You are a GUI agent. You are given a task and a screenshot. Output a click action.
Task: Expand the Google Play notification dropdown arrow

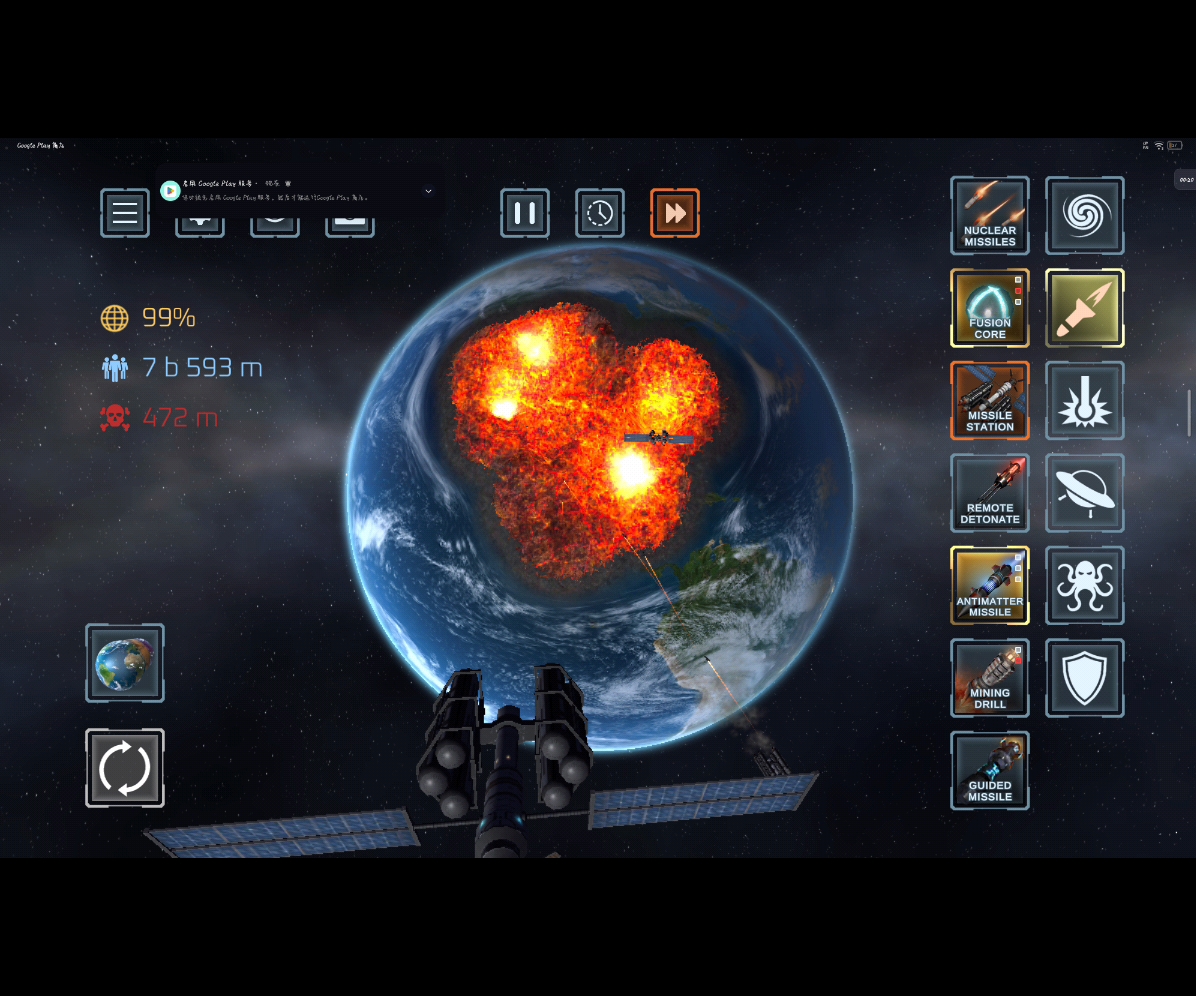pyautogui.click(x=428, y=191)
